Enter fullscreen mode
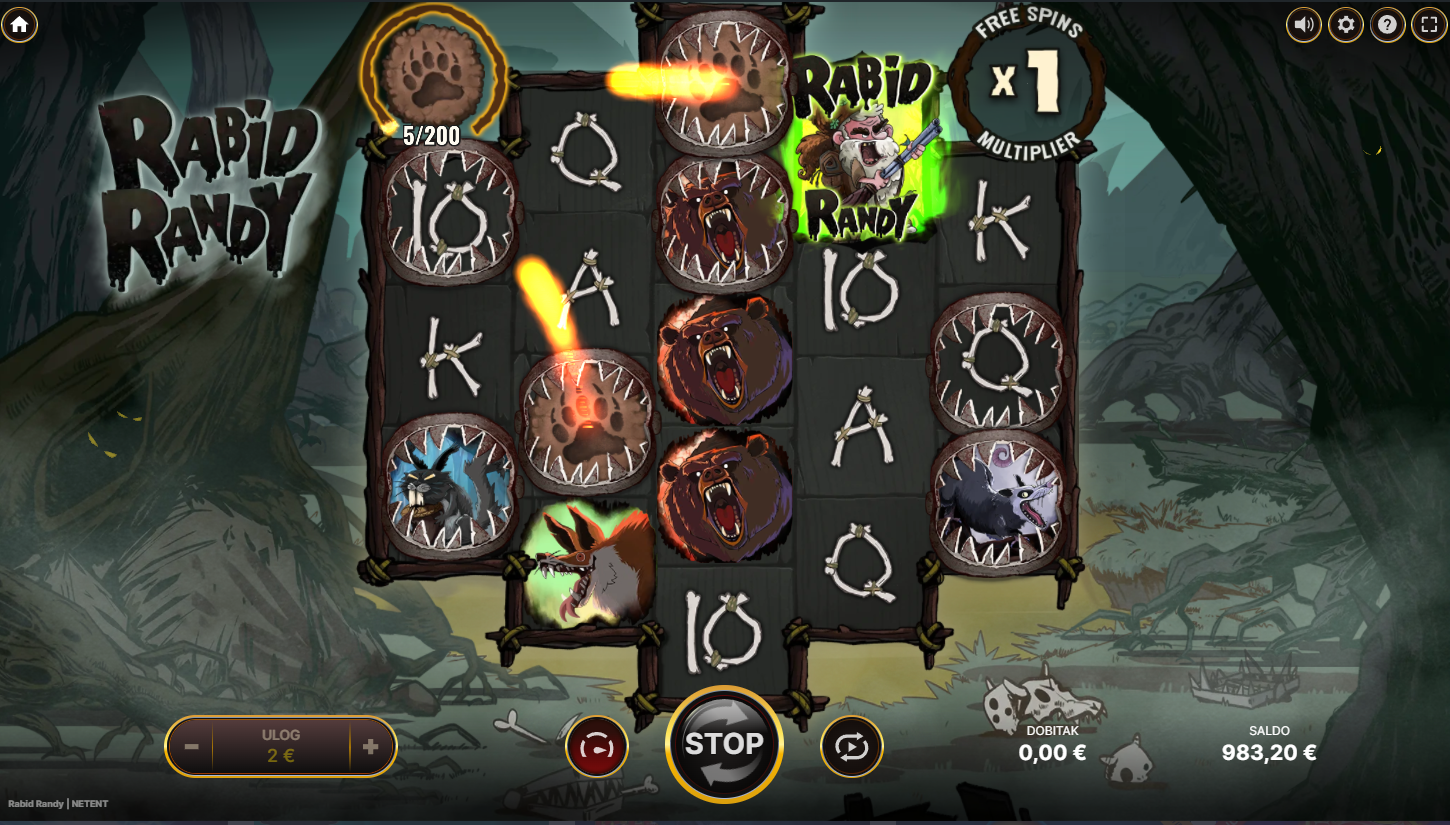The height and width of the screenshot is (825, 1450). [x=1429, y=25]
